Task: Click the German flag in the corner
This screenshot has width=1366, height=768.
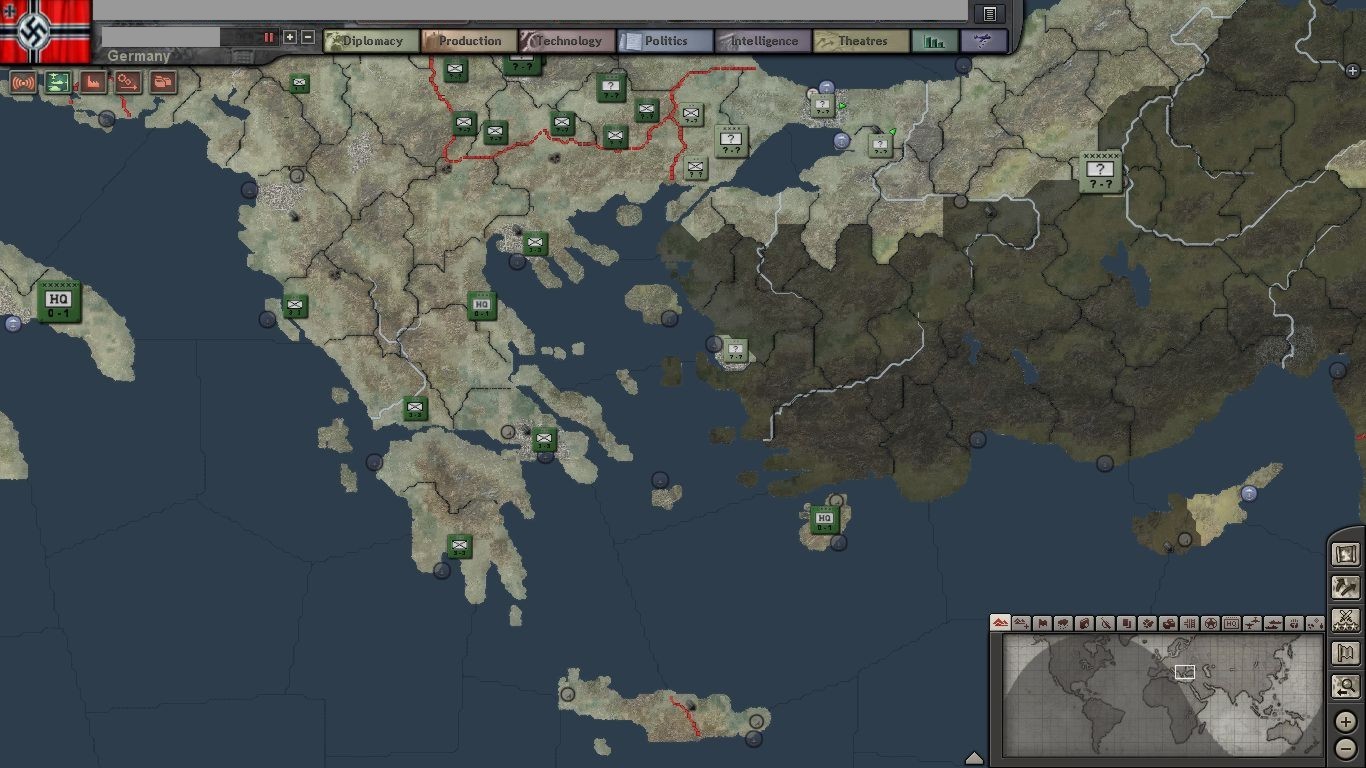Action: tap(46, 30)
